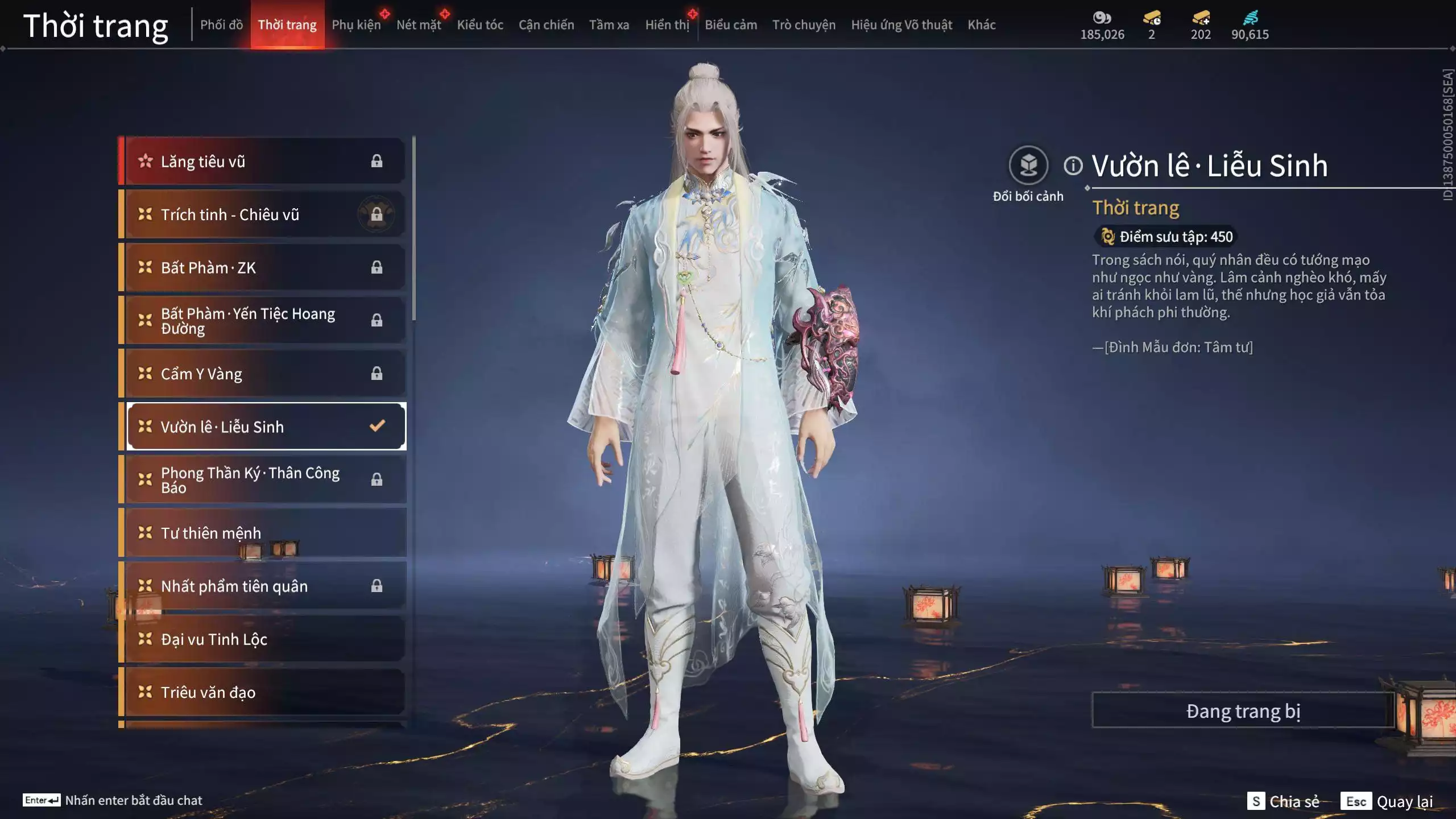1456x819 pixels.
Task: Switch to the Phối đồ tab
Action: point(221,25)
